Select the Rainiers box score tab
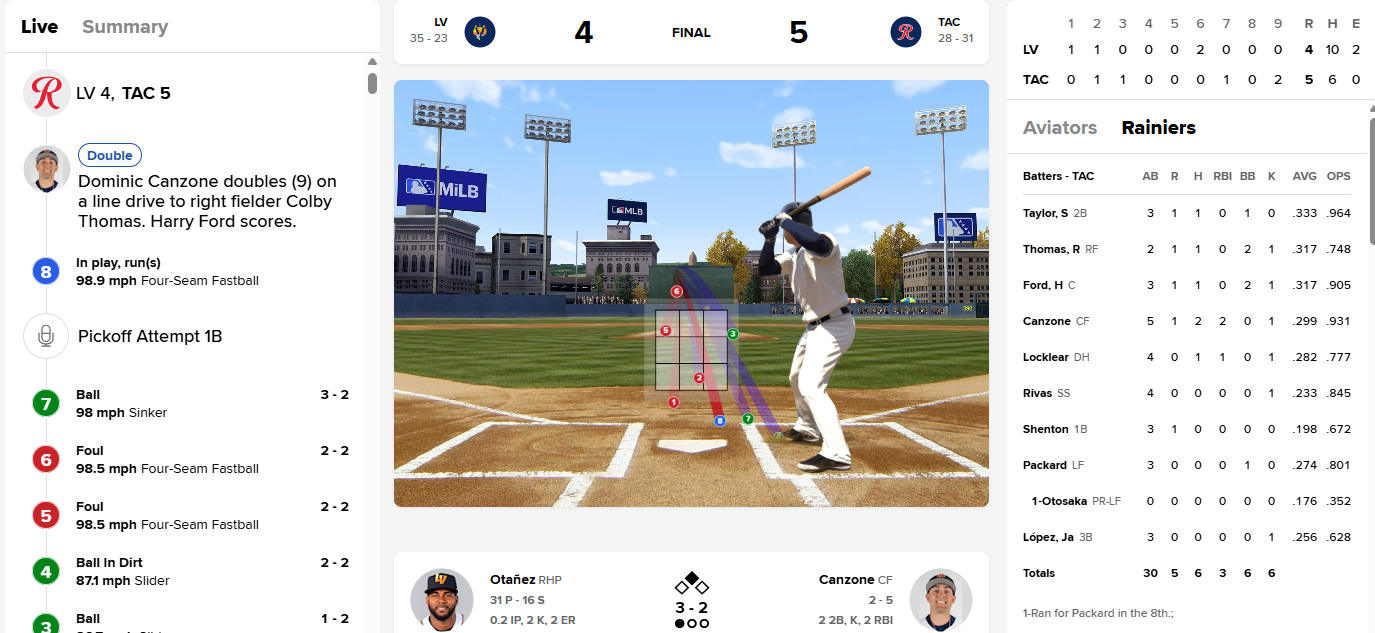Image resolution: width=1375 pixels, height=633 pixels. click(x=1158, y=128)
